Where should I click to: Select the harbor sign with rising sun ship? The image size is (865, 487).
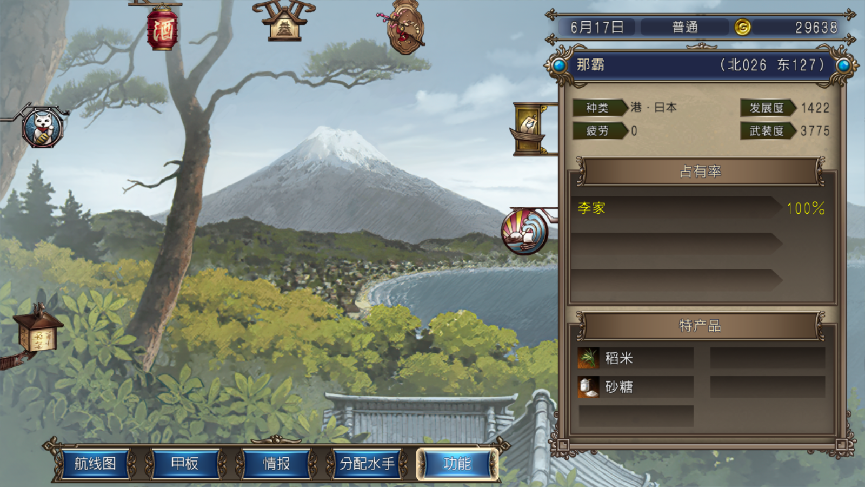(523, 232)
